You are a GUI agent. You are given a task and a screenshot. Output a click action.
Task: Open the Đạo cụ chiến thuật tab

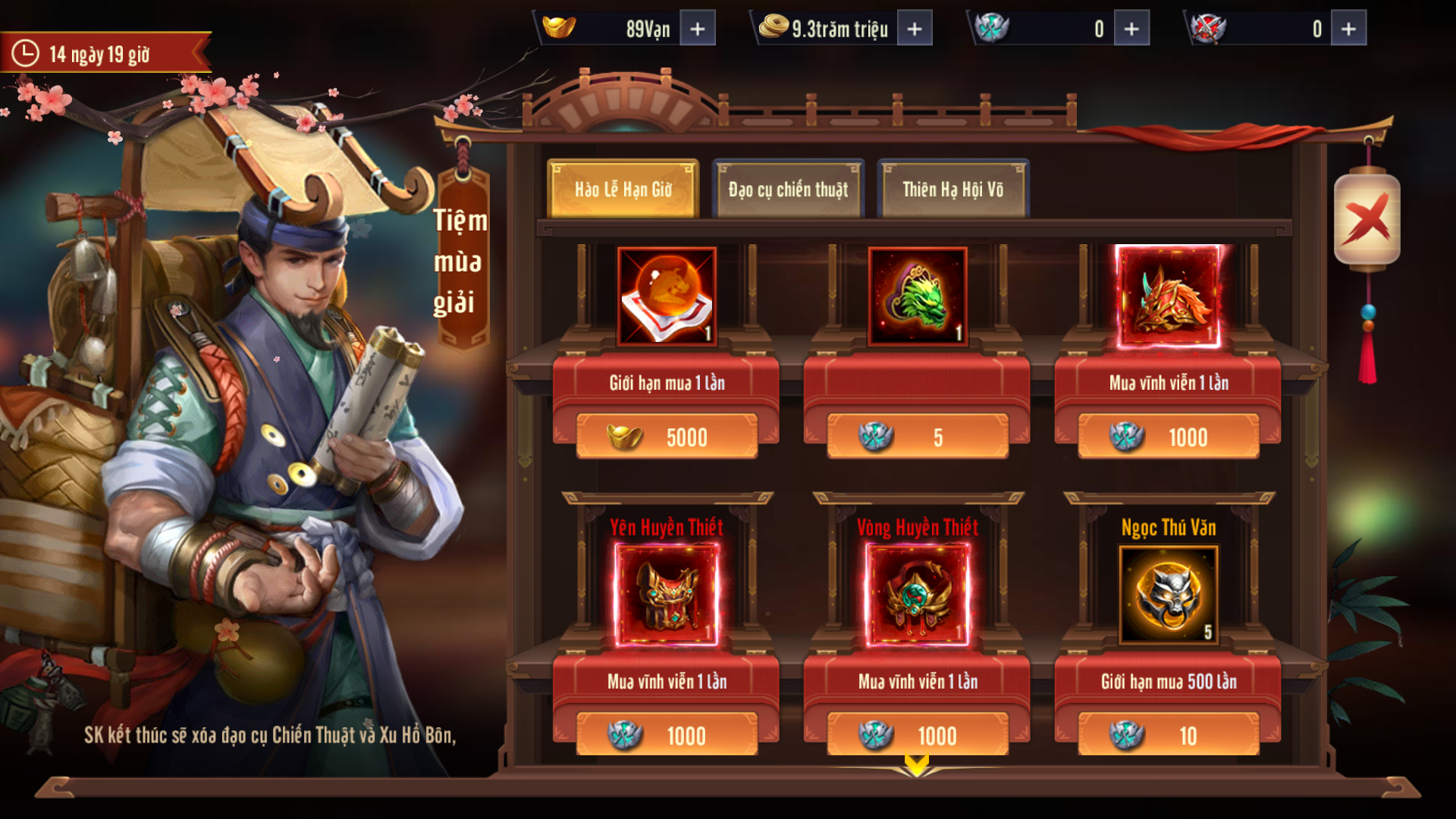coord(788,190)
